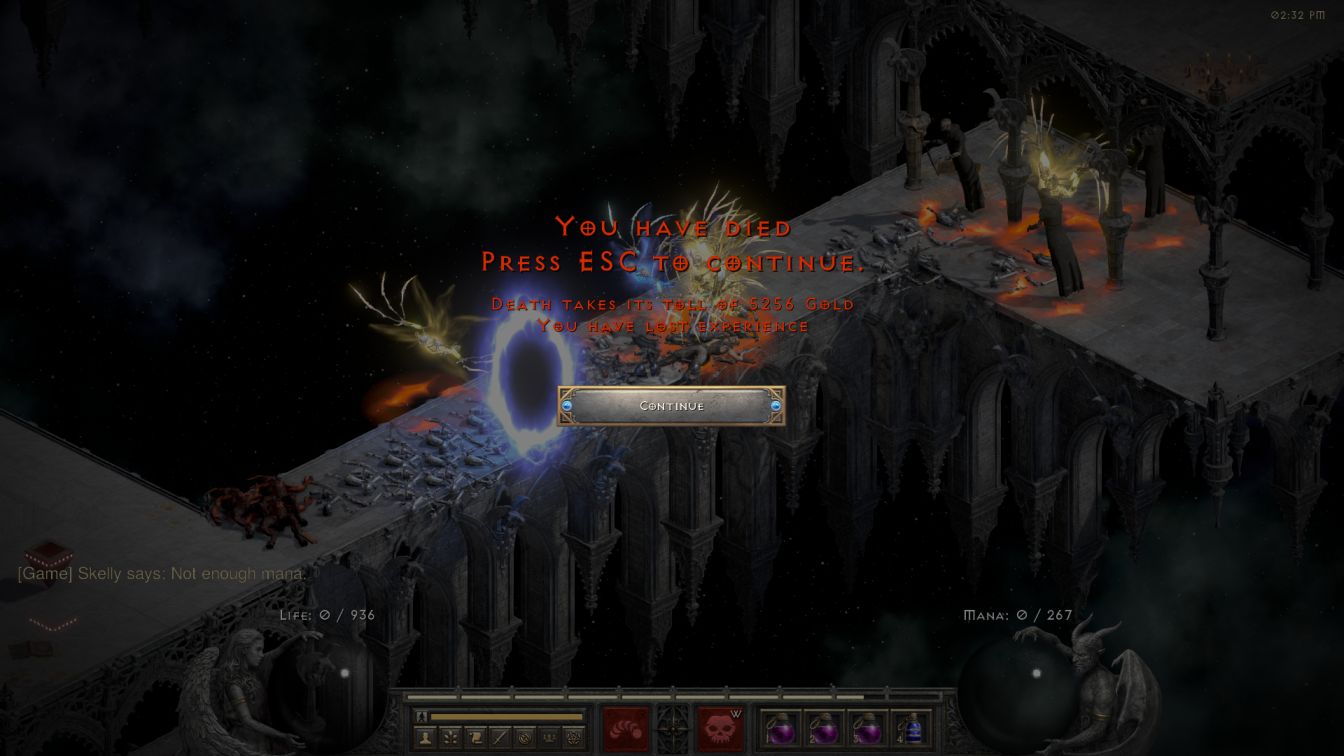Use the purple potion in belt slot 3
1344x756 pixels.
[867, 729]
